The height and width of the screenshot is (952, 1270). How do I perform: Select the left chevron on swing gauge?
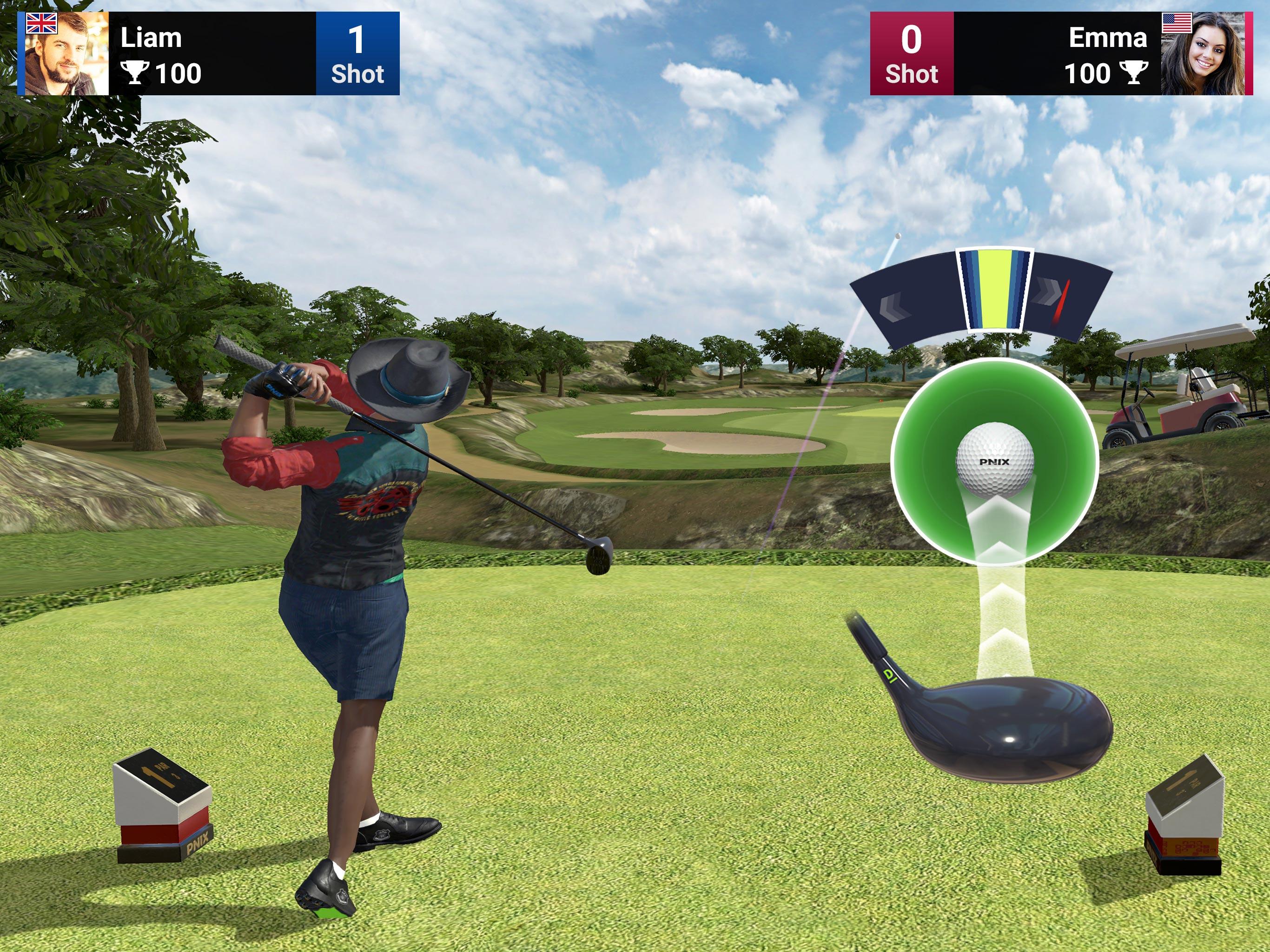click(x=894, y=305)
